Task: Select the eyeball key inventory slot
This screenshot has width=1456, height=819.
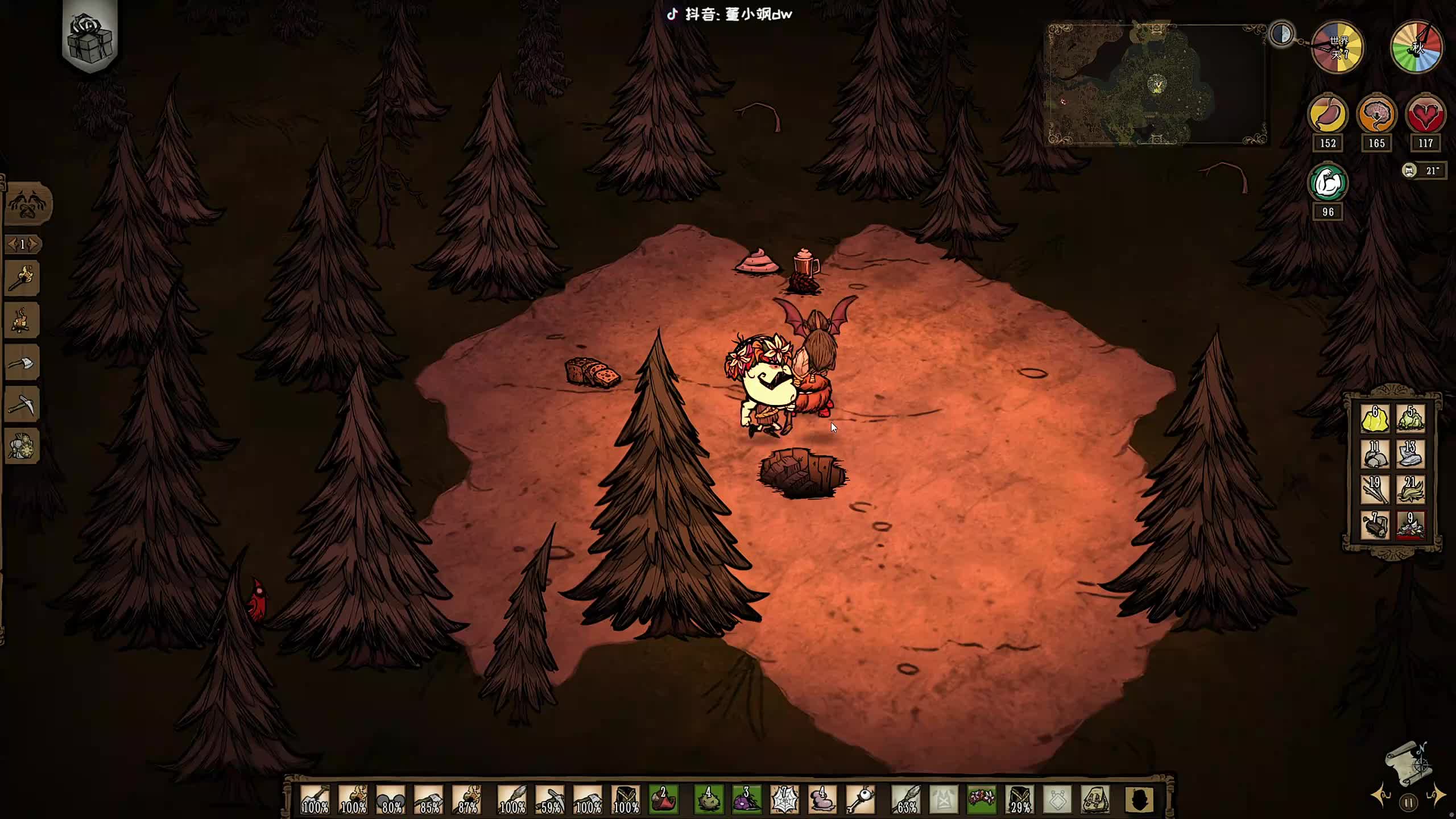Action: [861, 799]
